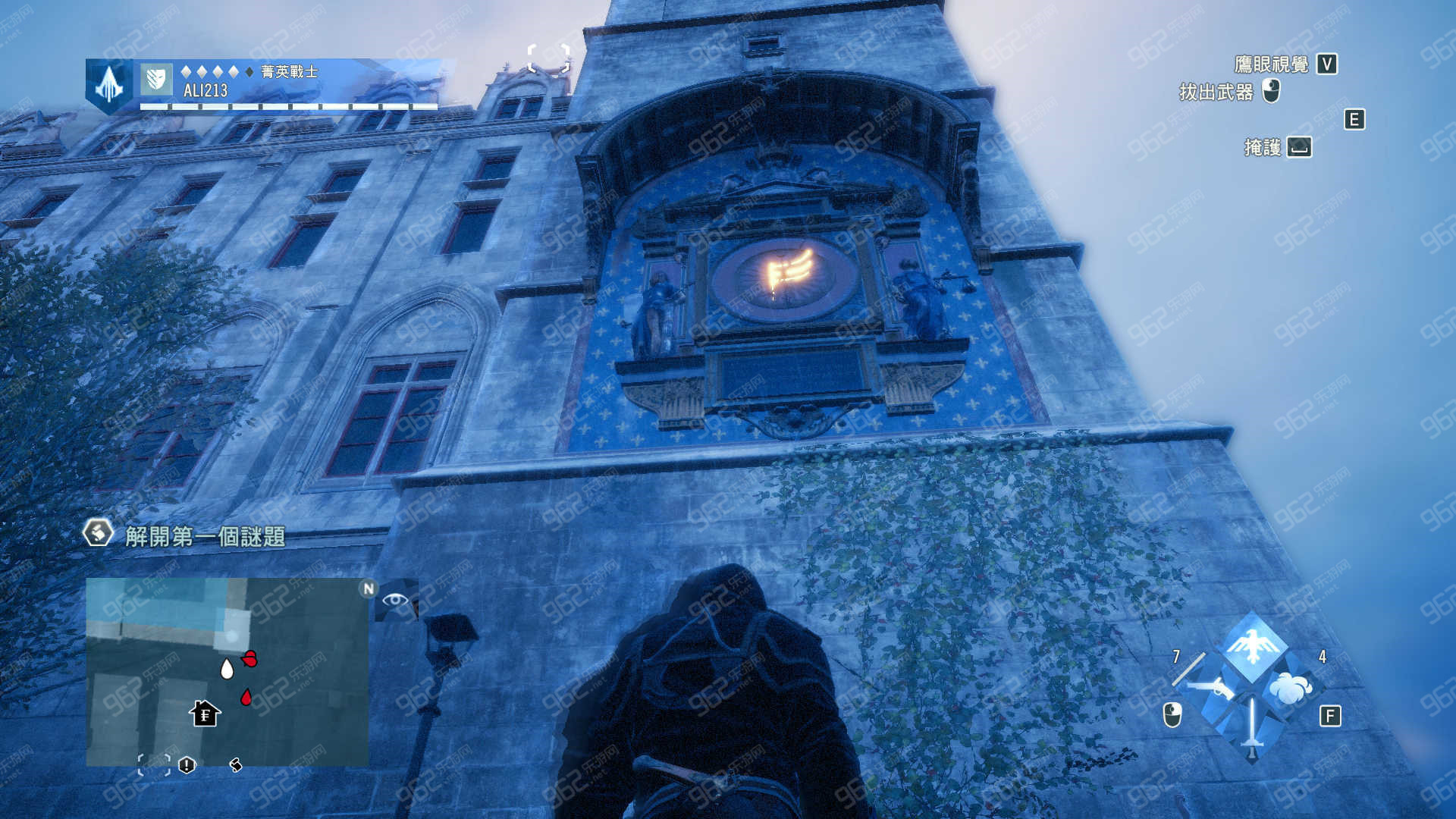The image size is (1456, 819).
Task: Toggle the eye icon beside minimap
Action: point(395,600)
